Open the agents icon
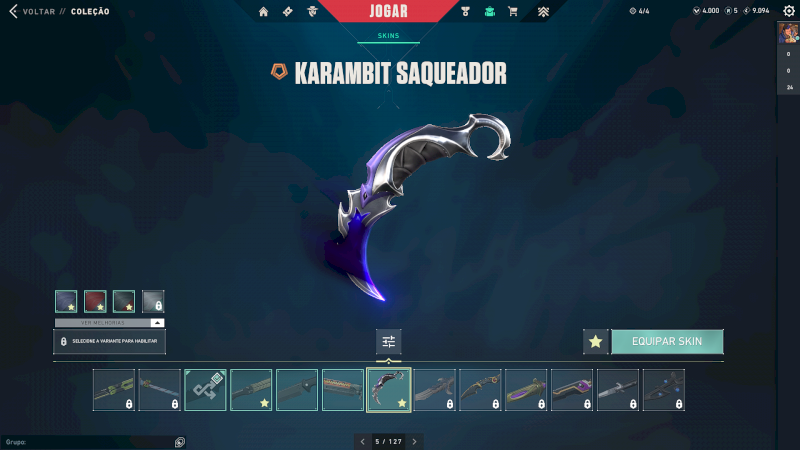Viewport: 800px width, 450px height. [x=313, y=12]
